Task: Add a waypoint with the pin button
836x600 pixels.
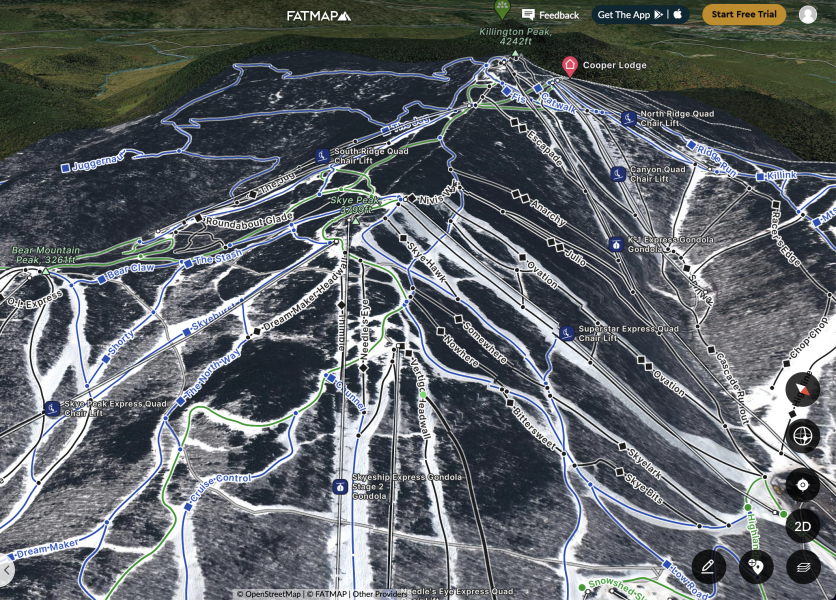Action: 756,567
